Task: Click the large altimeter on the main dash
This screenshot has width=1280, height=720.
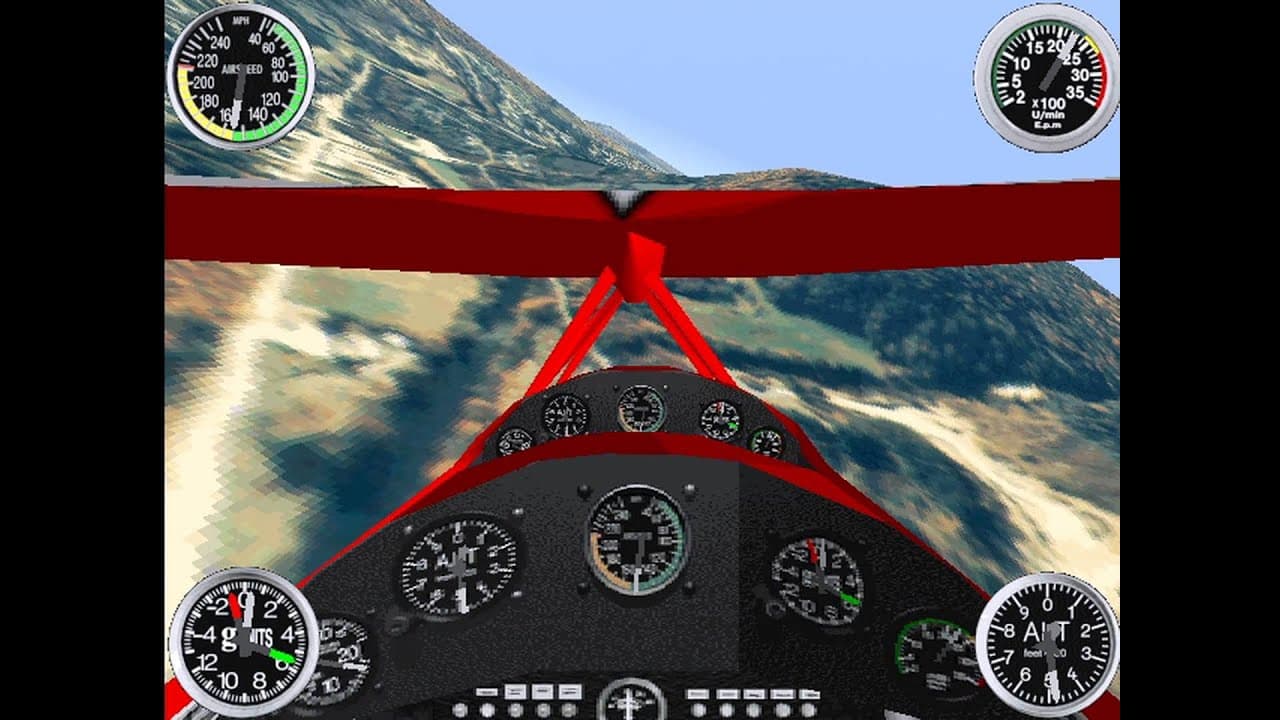Action: (x=460, y=568)
